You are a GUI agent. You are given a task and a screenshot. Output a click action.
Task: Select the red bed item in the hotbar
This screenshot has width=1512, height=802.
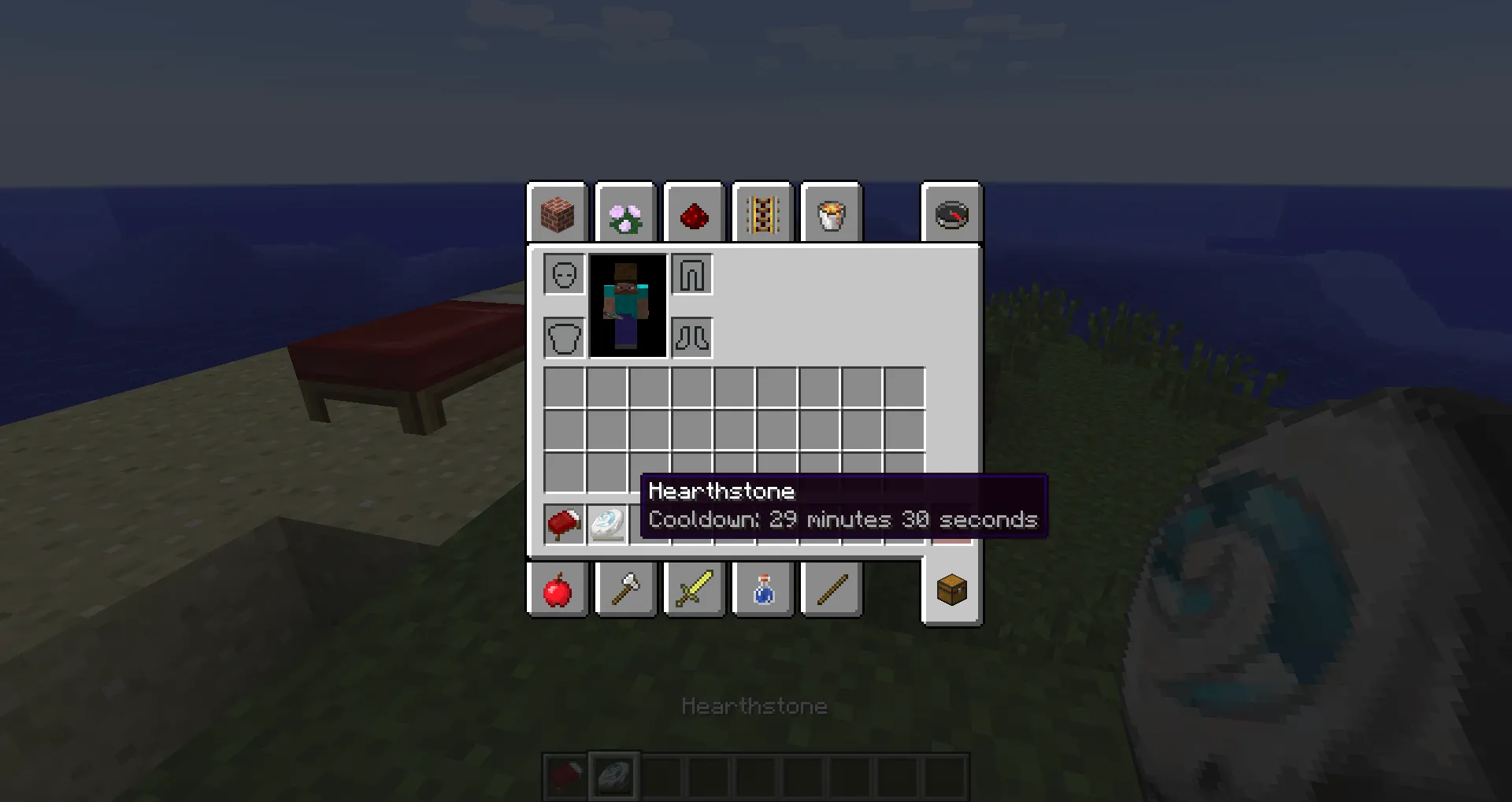pos(562,524)
